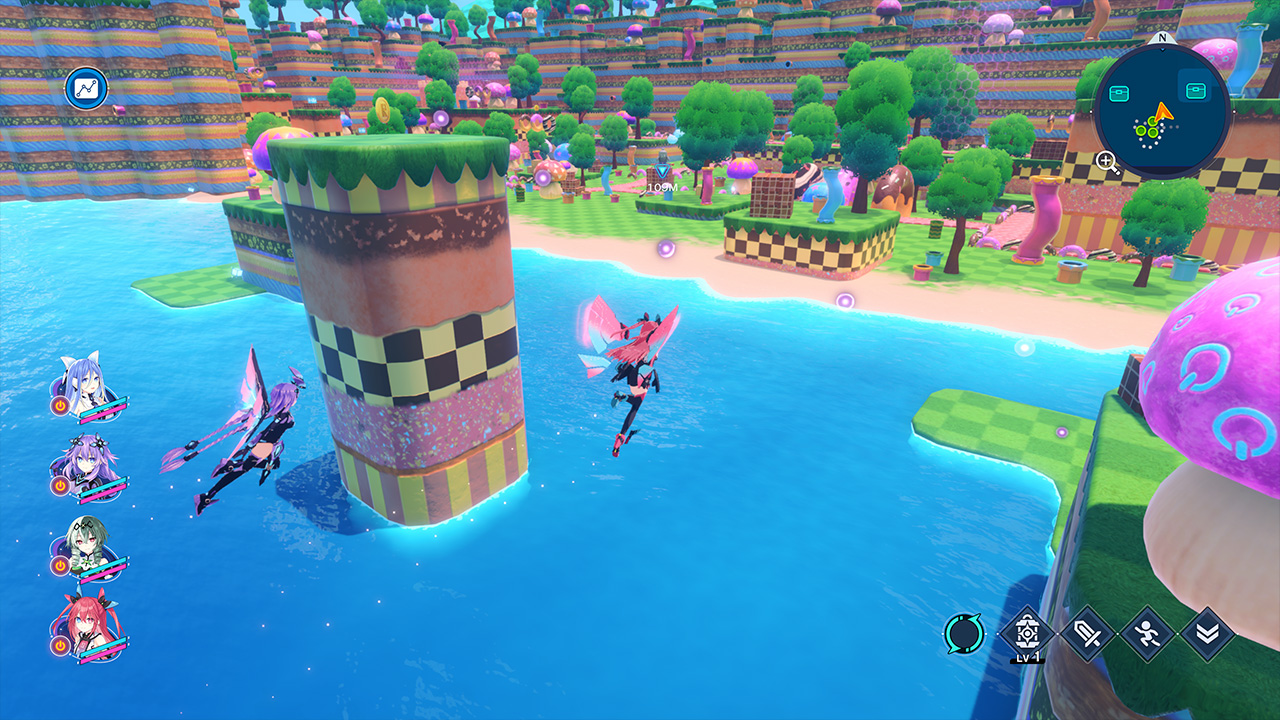Open the circular minimap
The height and width of the screenshot is (720, 1280).
click(1161, 110)
